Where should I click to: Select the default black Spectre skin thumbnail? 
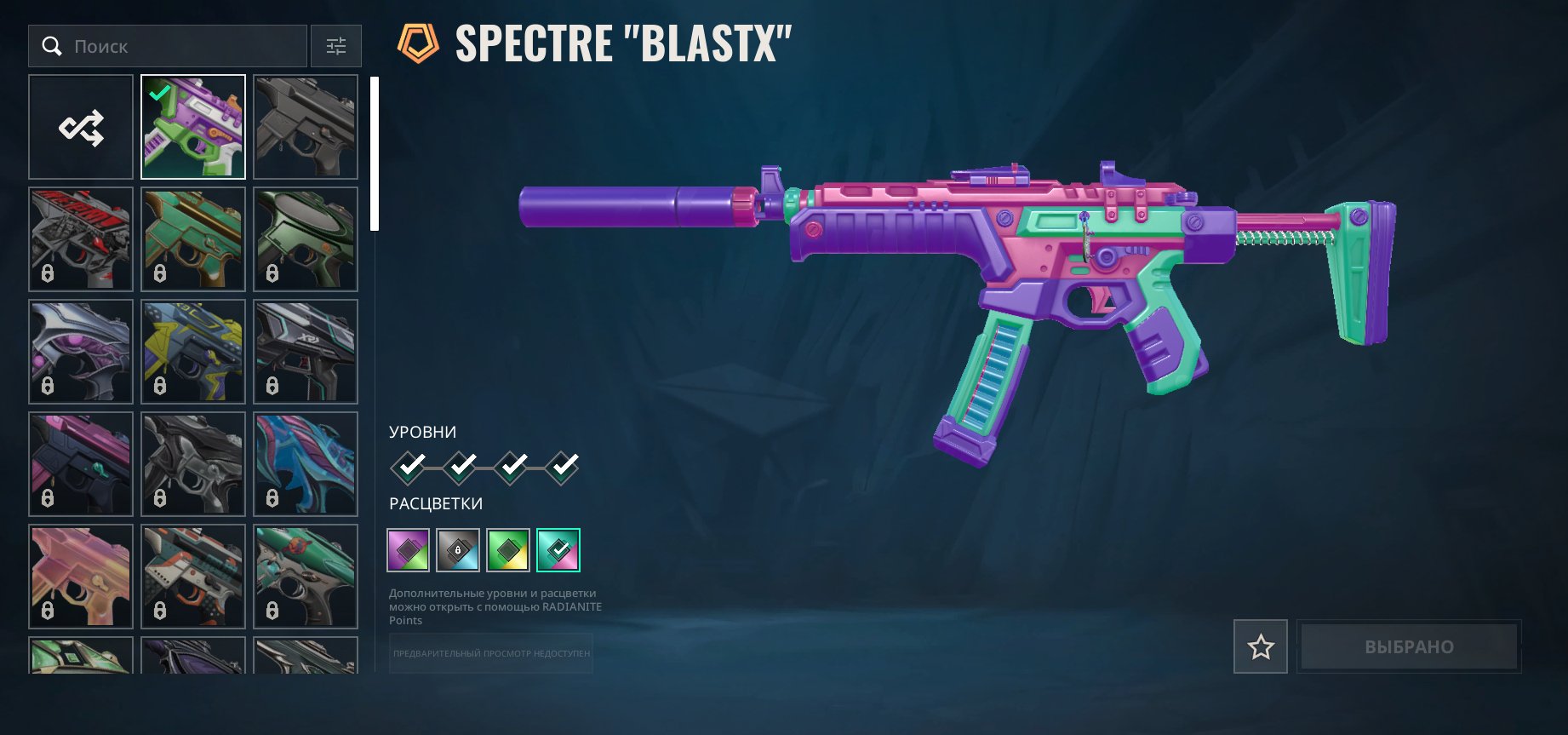[306, 126]
